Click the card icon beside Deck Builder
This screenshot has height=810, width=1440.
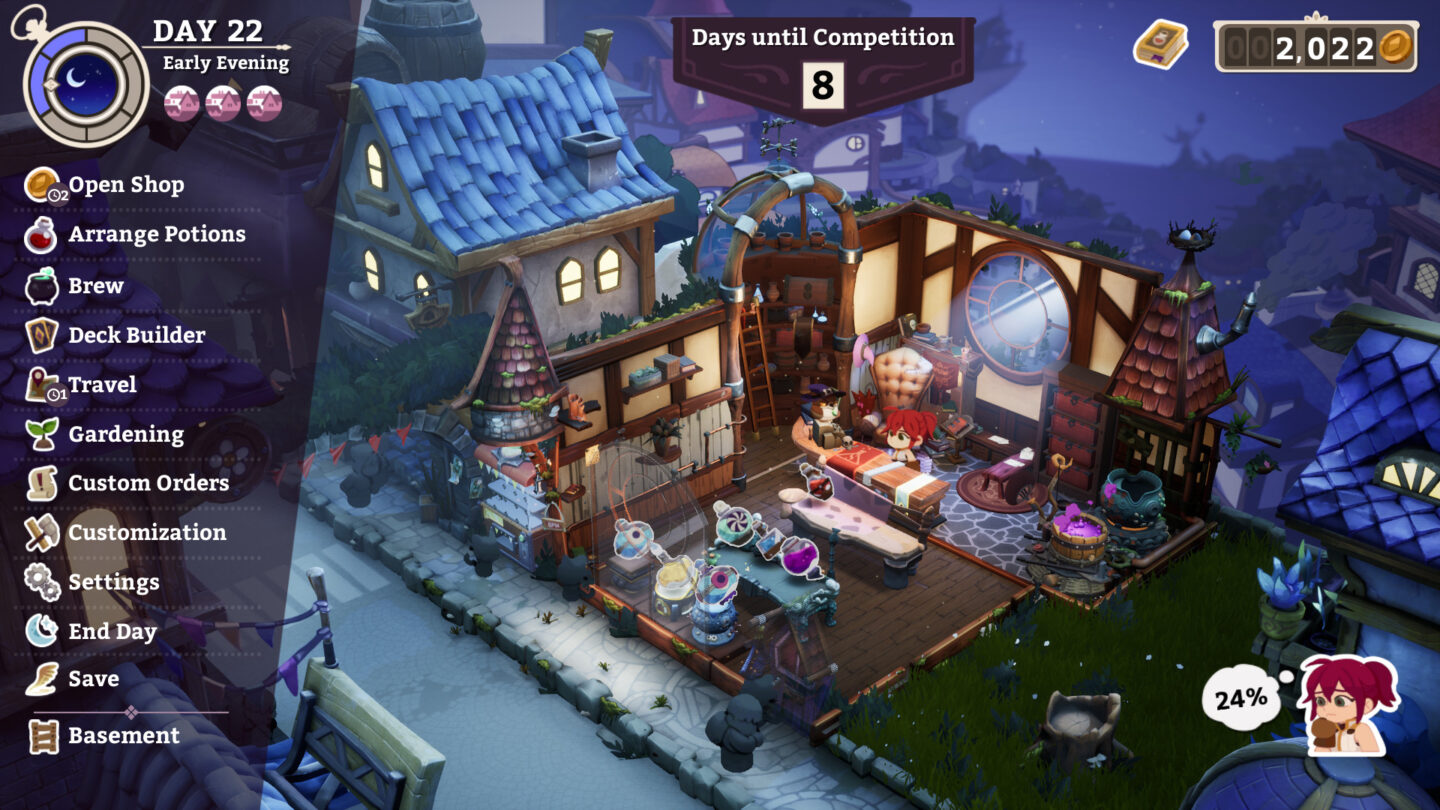[40, 335]
